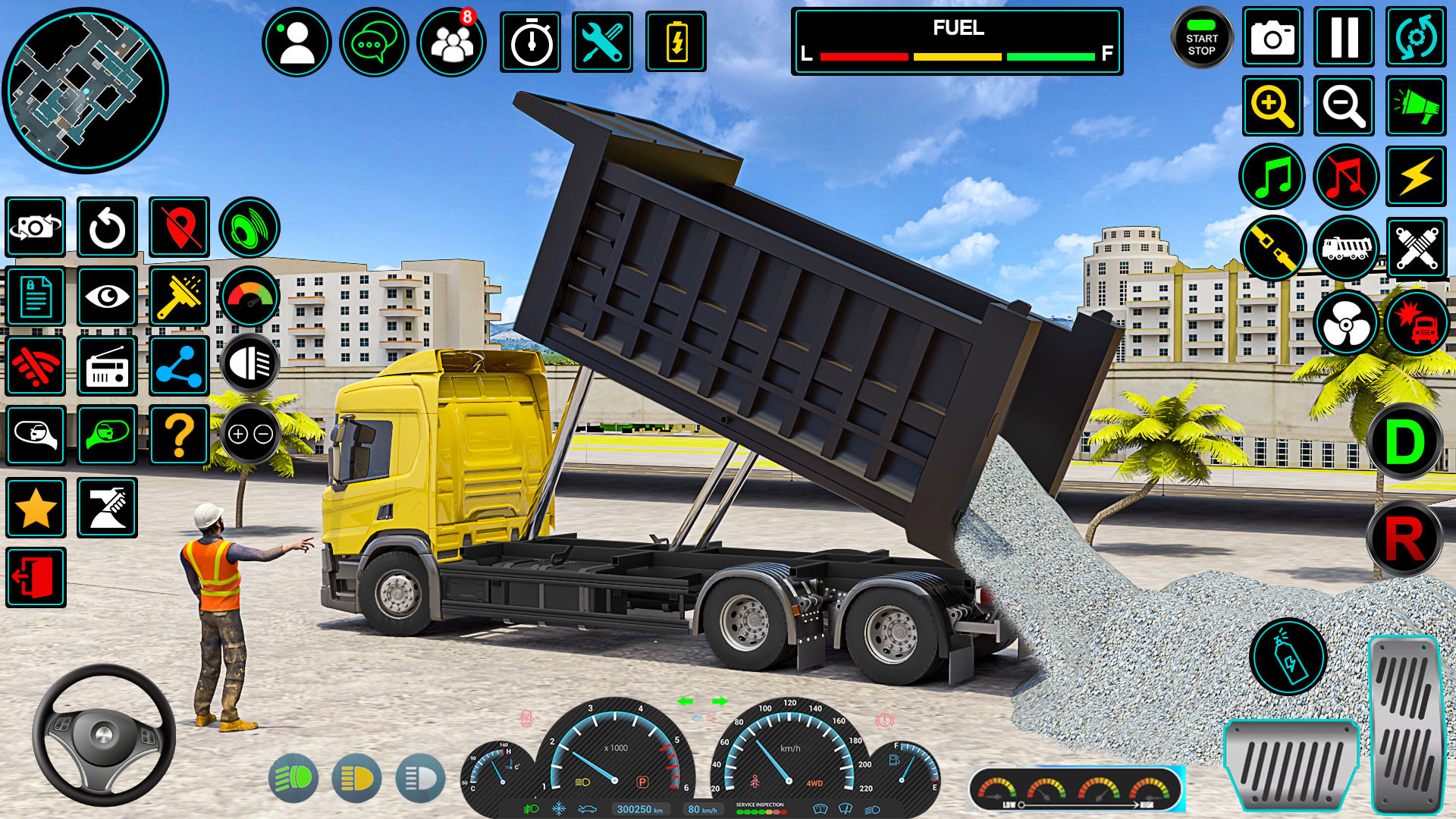Open the vehicle repair tools
Viewport: 1456px width, 819px height.
[601, 42]
